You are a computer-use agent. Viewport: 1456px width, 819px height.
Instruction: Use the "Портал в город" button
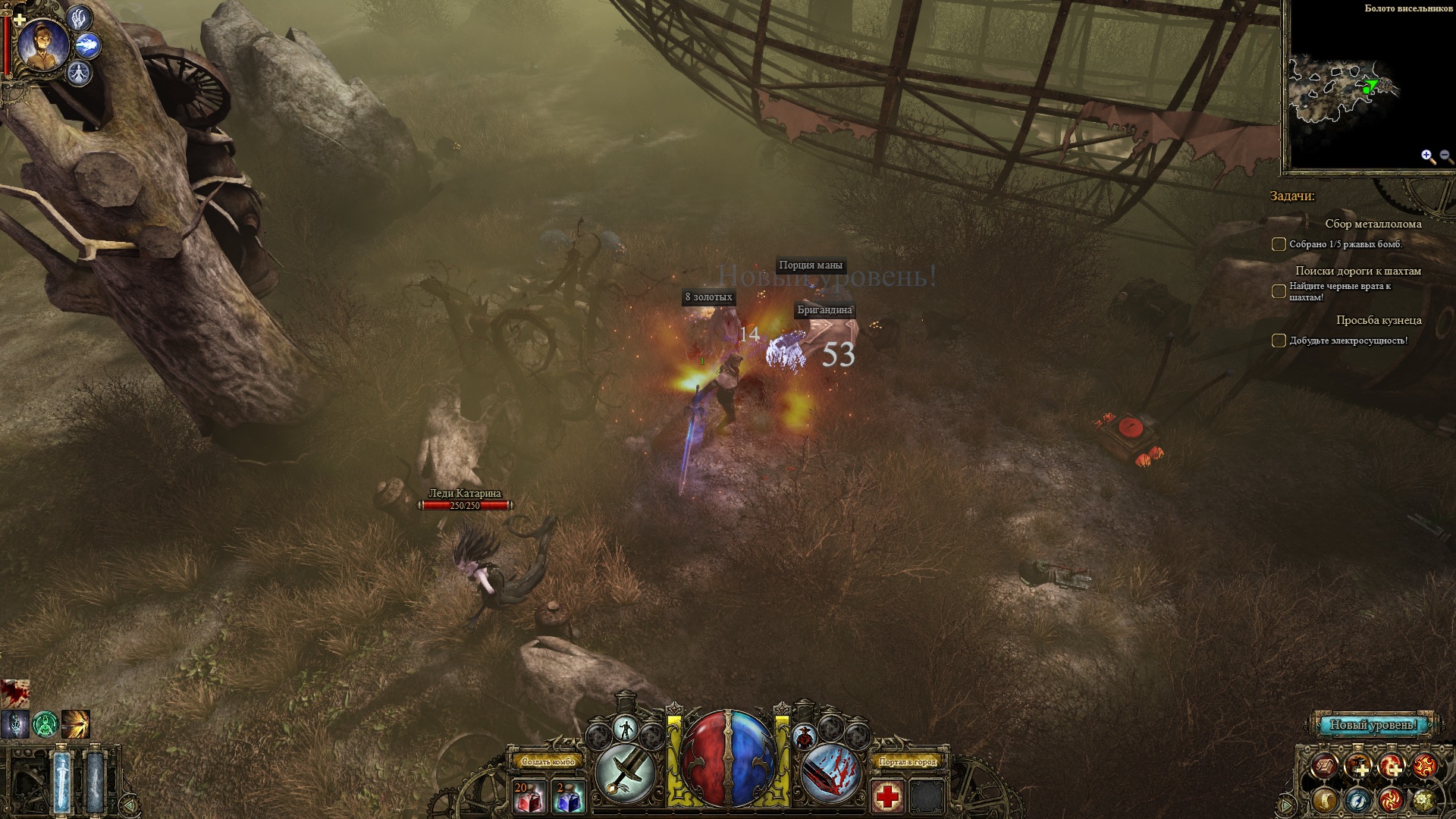coord(908,761)
